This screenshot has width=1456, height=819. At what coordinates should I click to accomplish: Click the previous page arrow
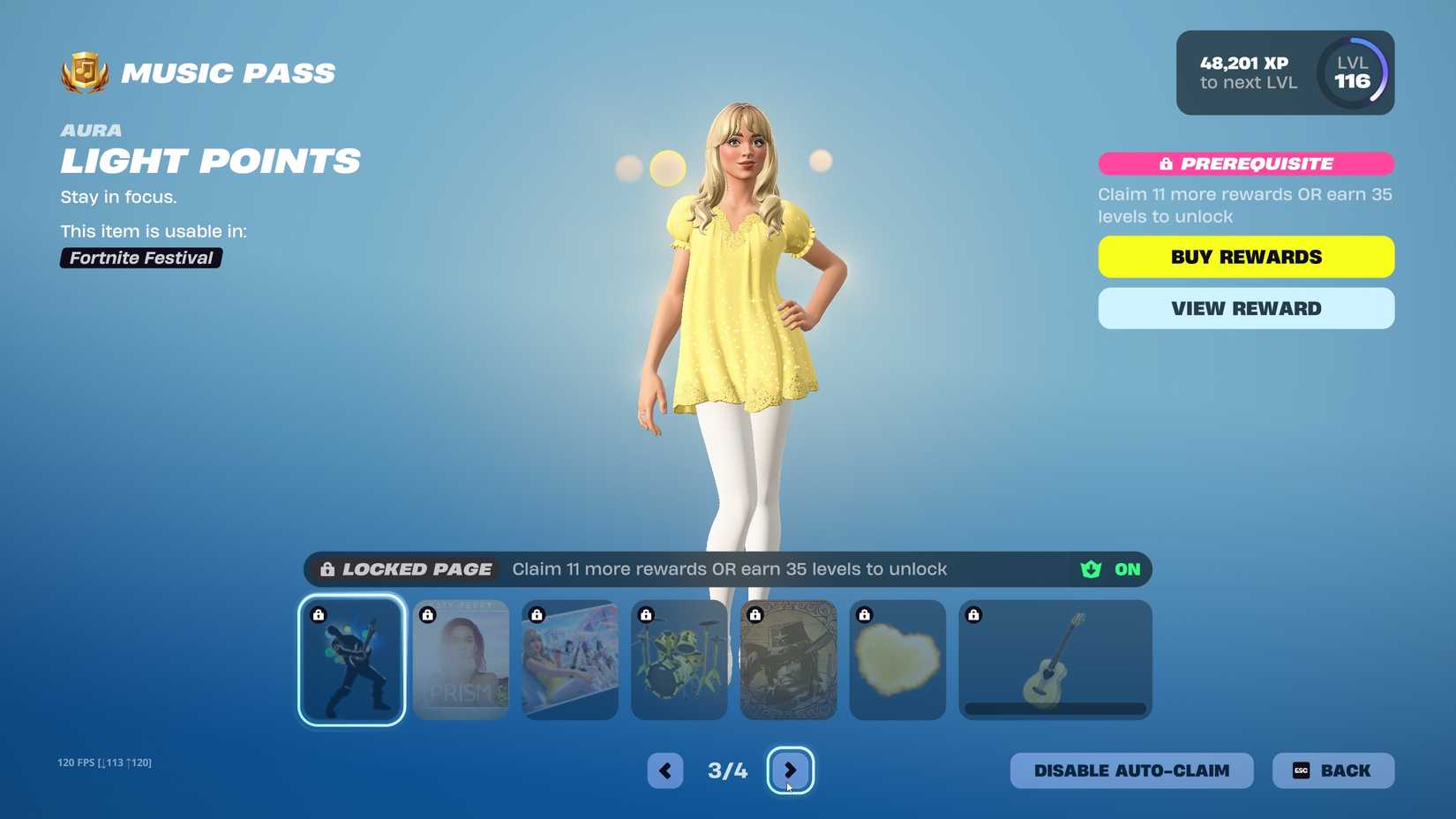point(664,770)
